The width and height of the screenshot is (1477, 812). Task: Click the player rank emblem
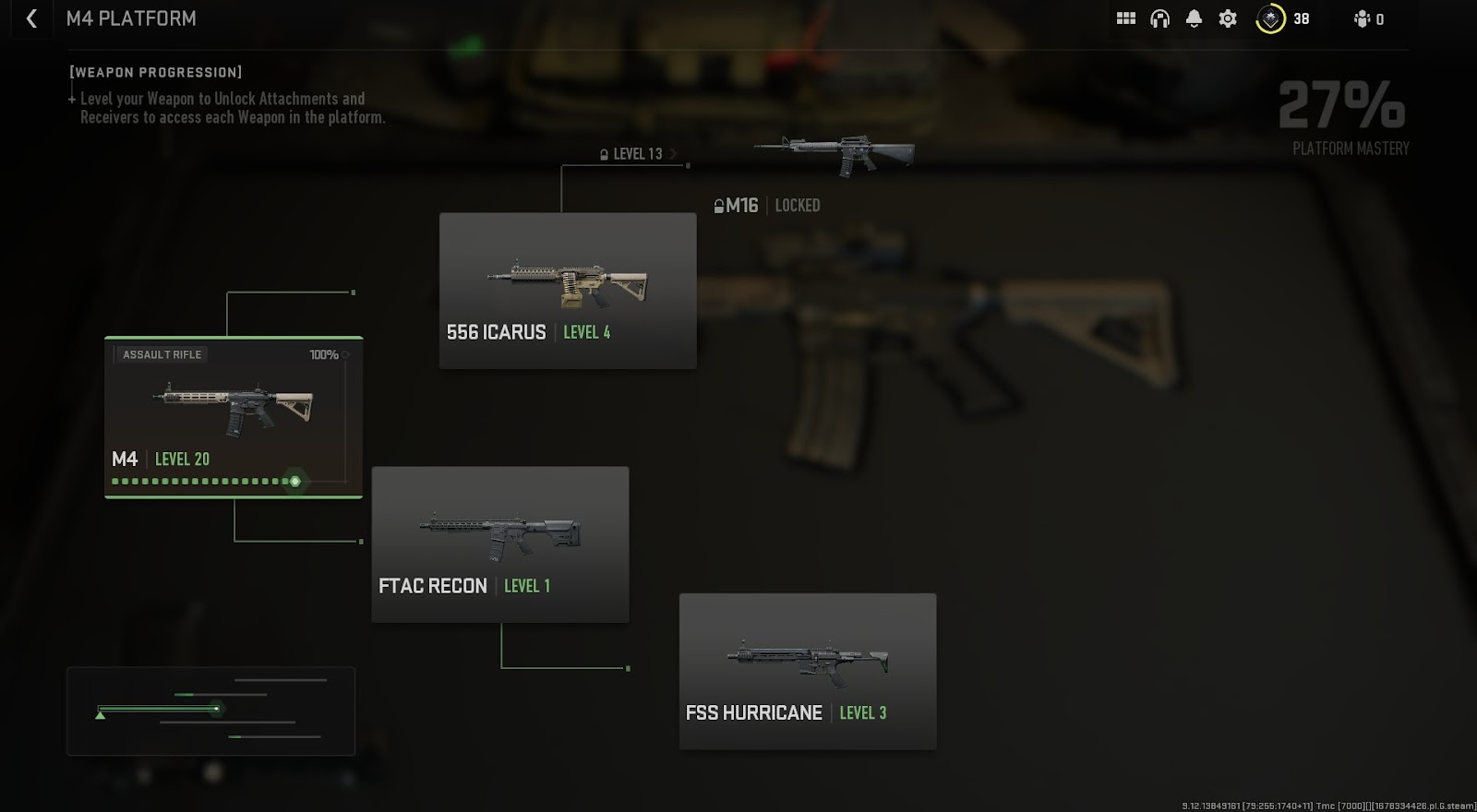point(1270,18)
